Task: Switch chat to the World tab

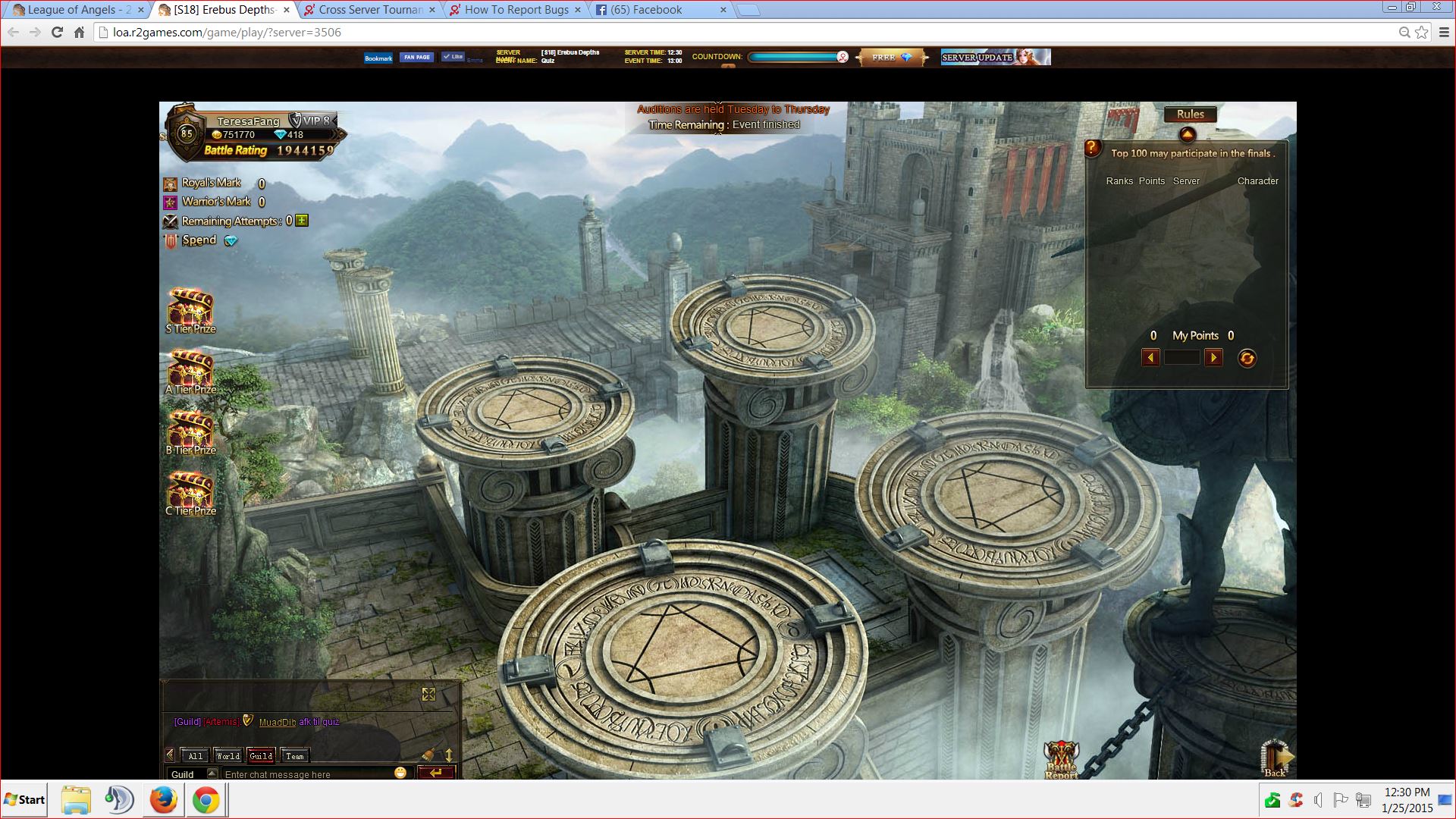Action: click(227, 755)
